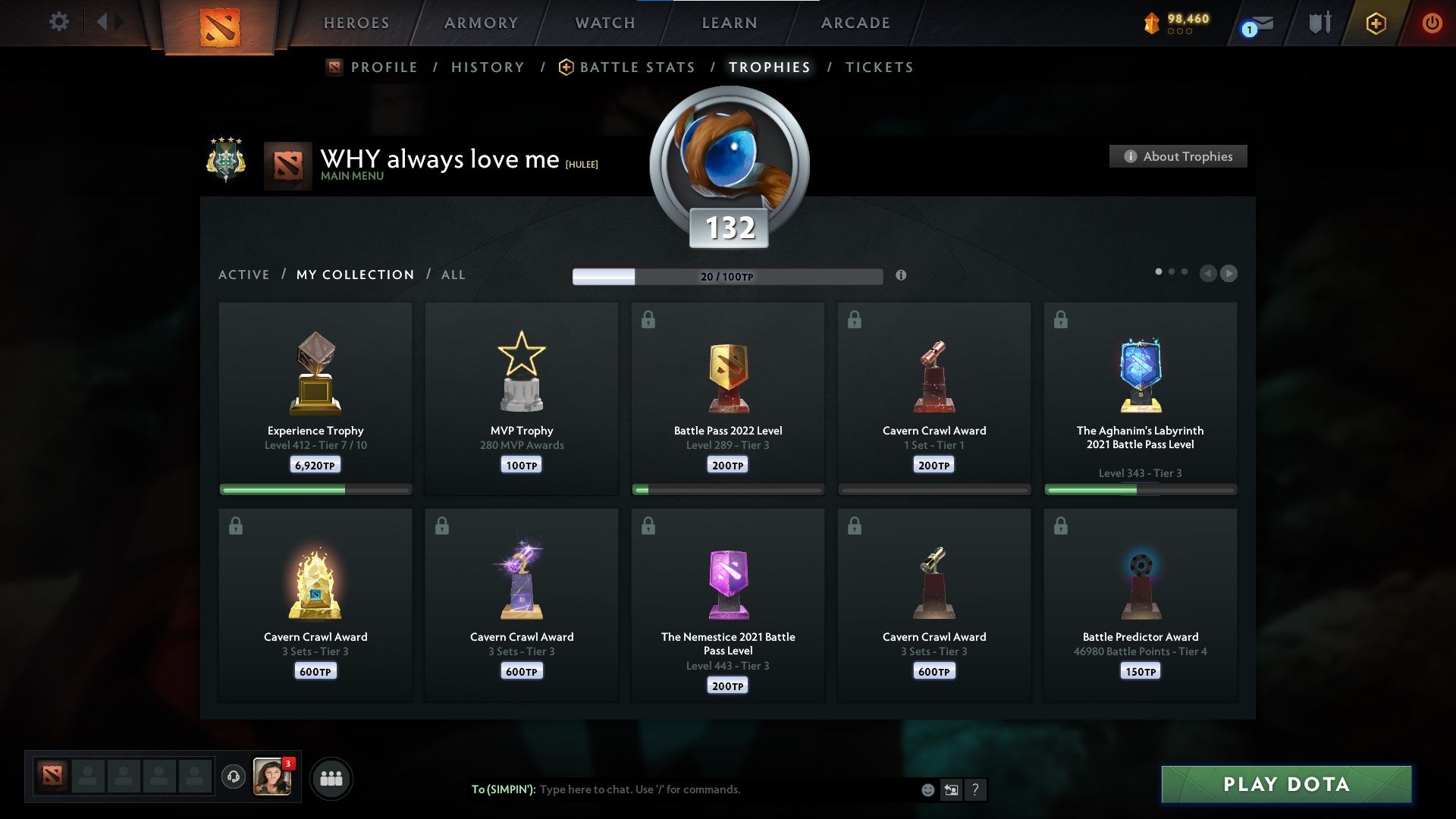This screenshot has height=819, width=1456.
Task: Click the red power button
Action: [1432, 23]
